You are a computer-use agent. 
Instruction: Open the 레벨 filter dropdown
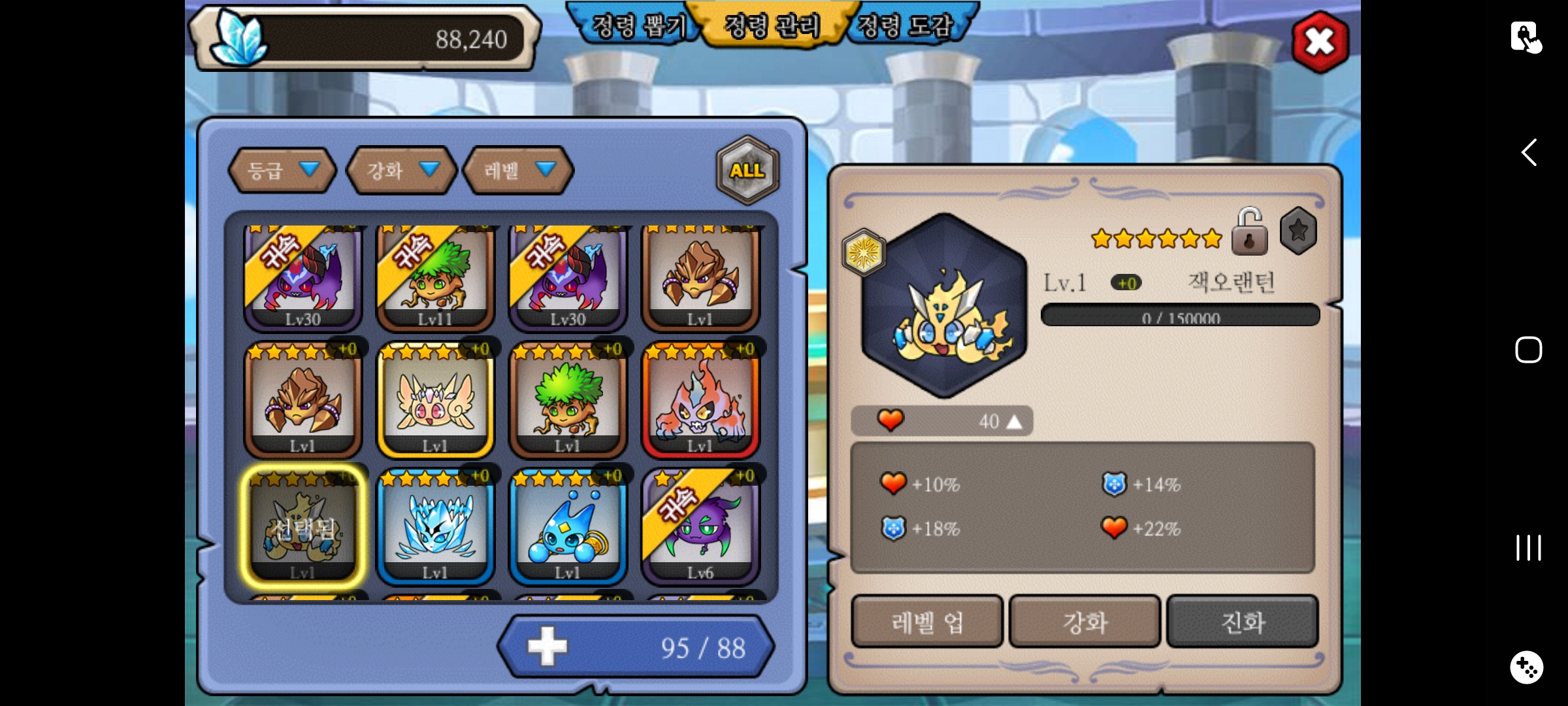(x=518, y=171)
